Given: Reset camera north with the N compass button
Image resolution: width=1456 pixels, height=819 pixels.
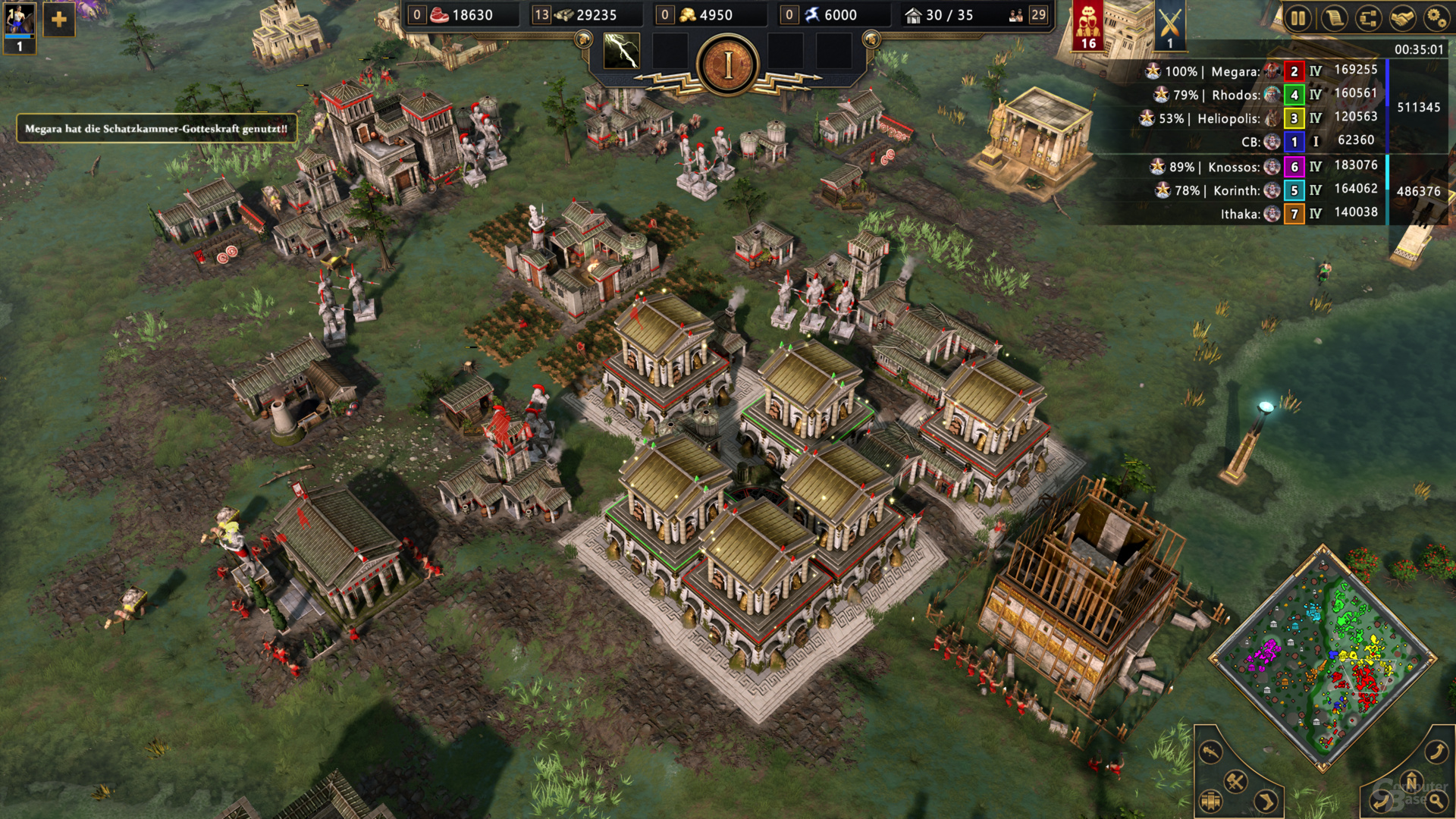Looking at the screenshot, I should 1411,781.
